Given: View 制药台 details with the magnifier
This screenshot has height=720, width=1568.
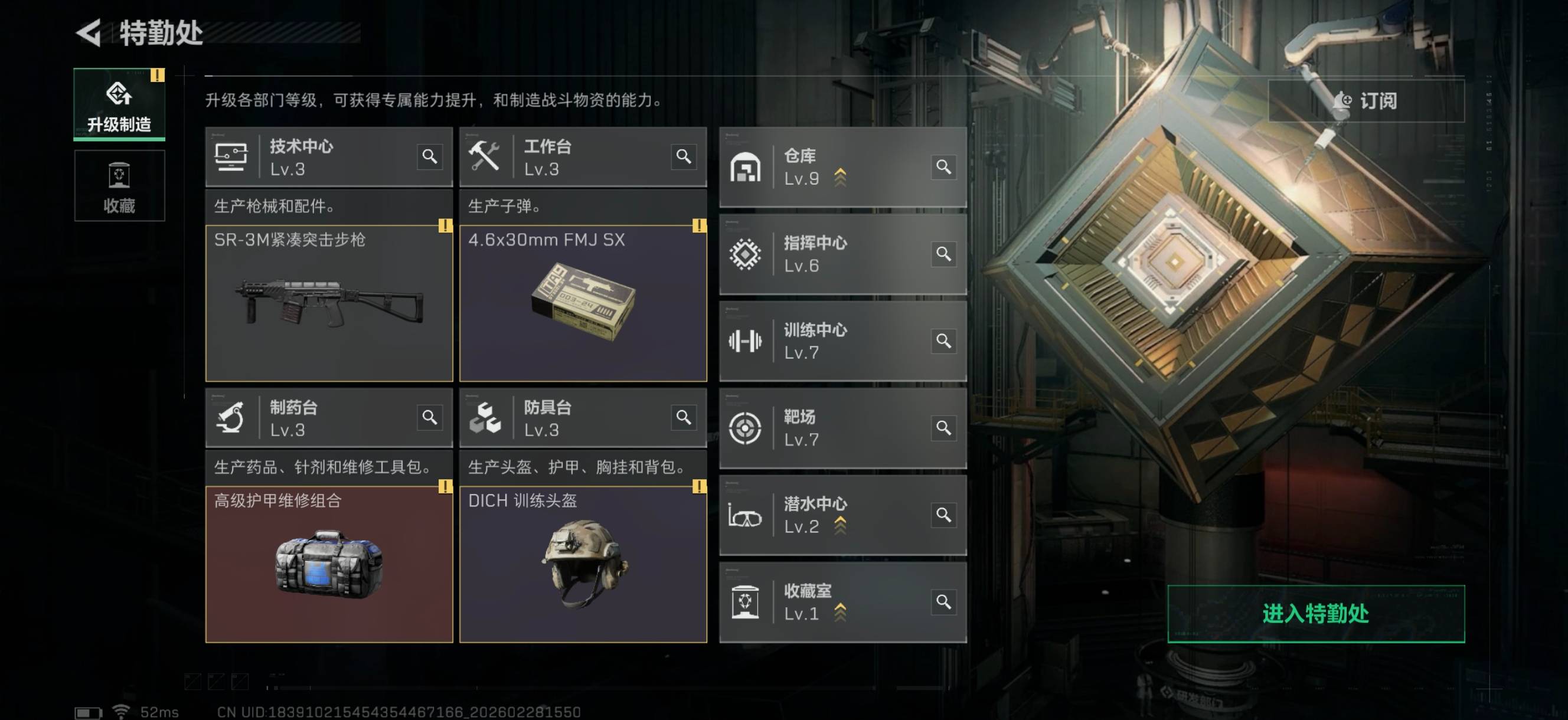Looking at the screenshot, I should pos(430,417).
